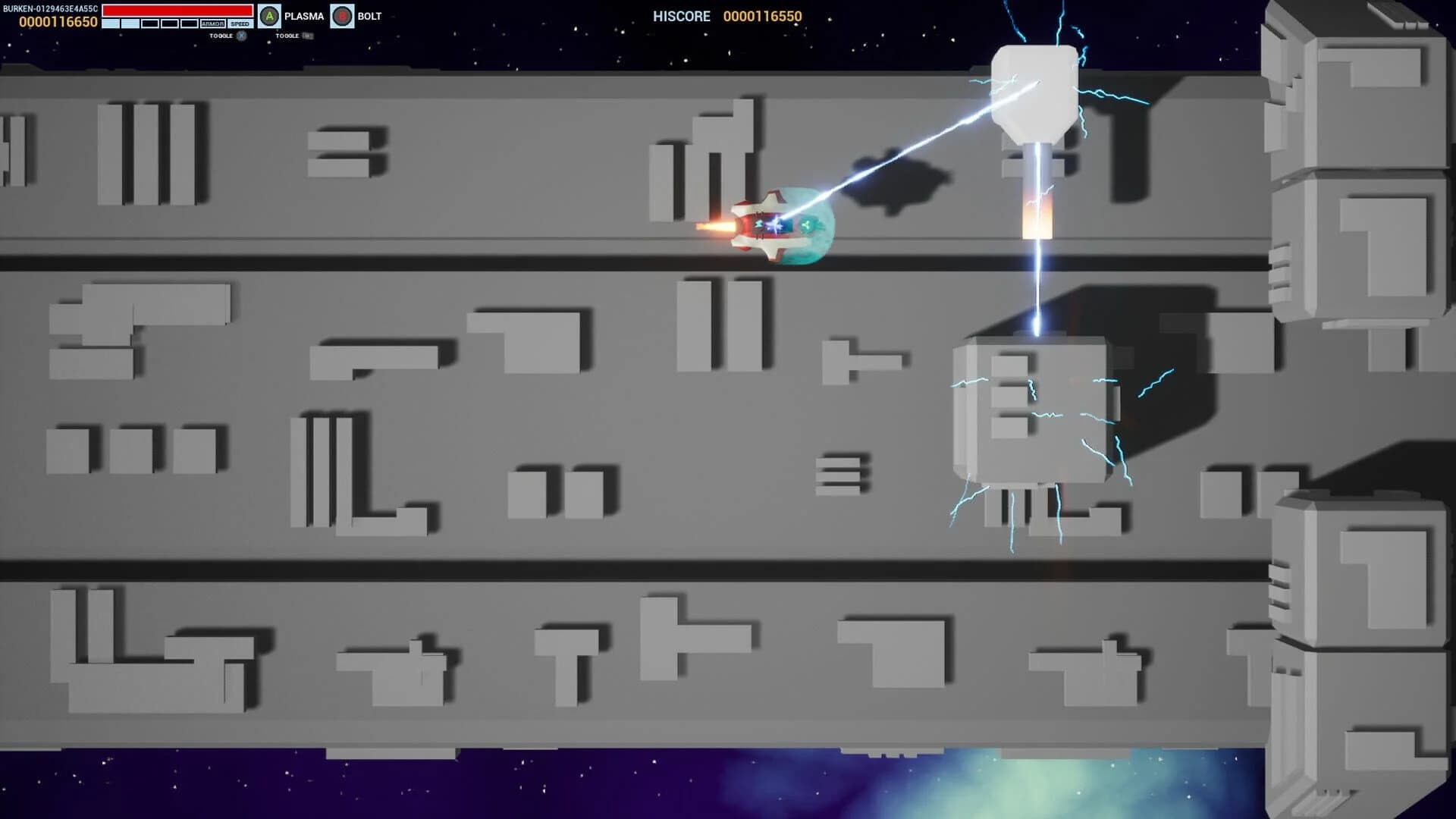Click the first filled armor pip segment
Screen dimensions: 1456x819
(109, 23)
